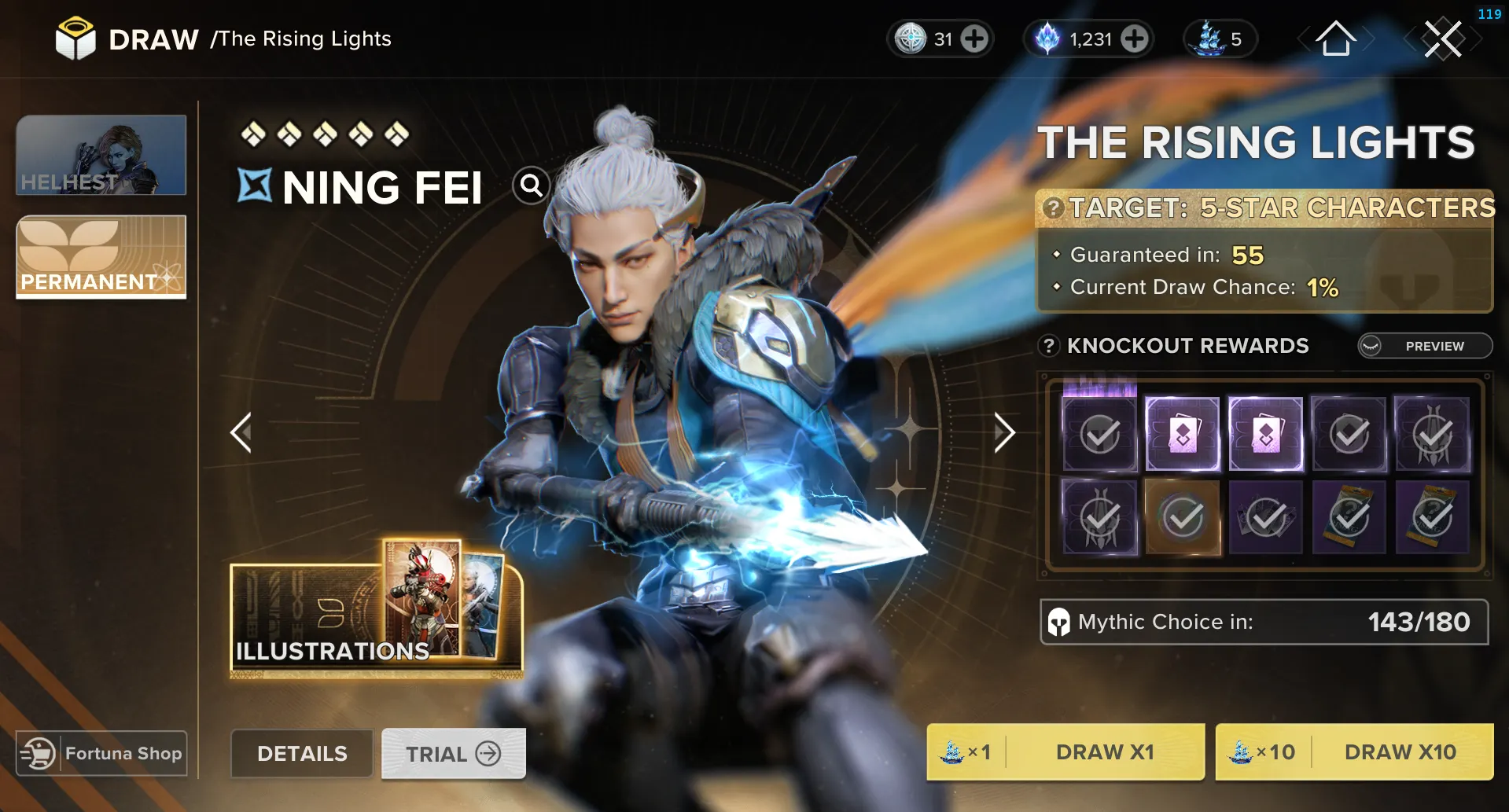Click the ship ticket currency icon
This screenshot has height=812, width=1509.
[x=1210, y=39]
